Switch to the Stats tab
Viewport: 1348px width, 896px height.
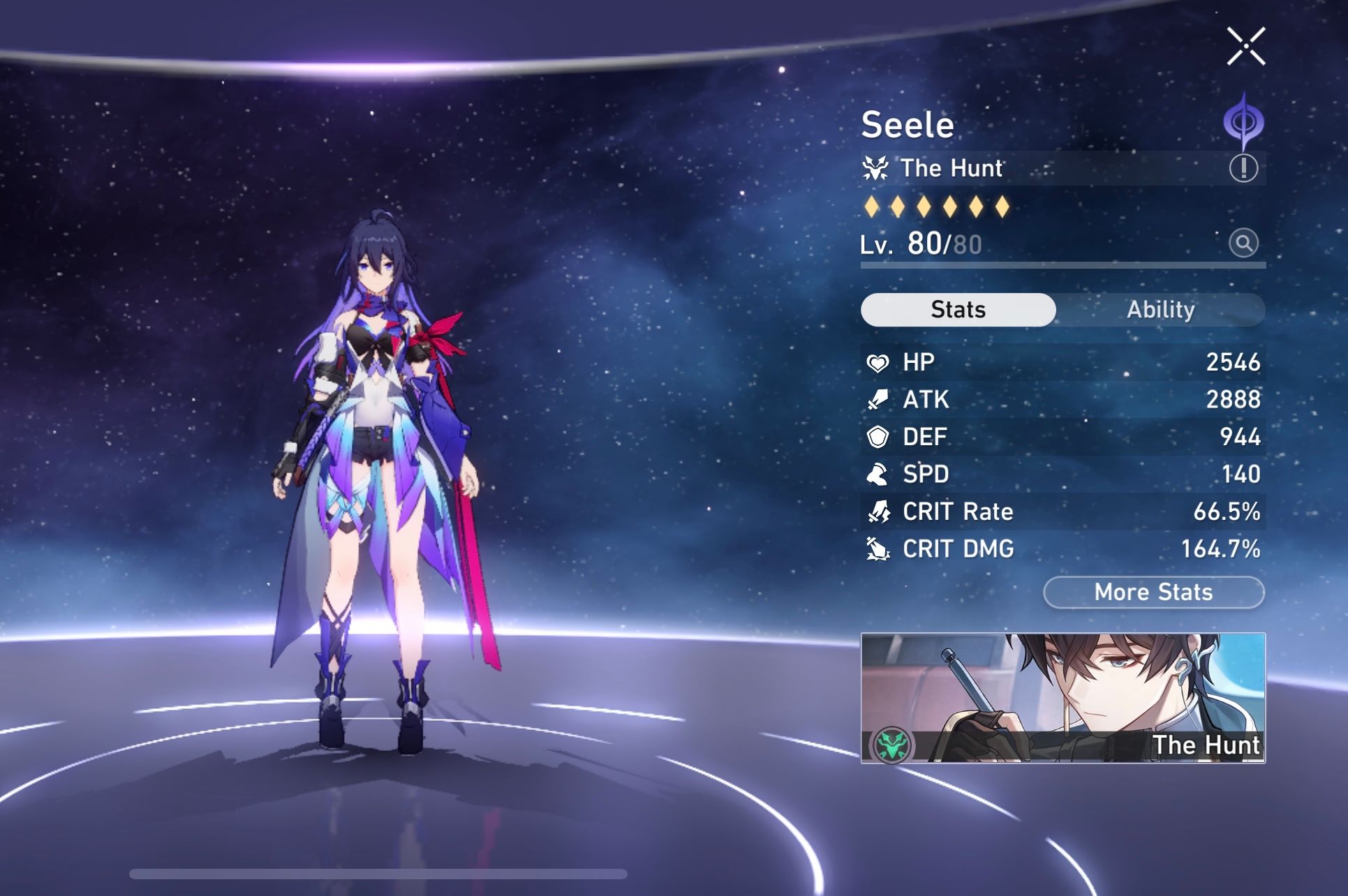coord(957,309)
